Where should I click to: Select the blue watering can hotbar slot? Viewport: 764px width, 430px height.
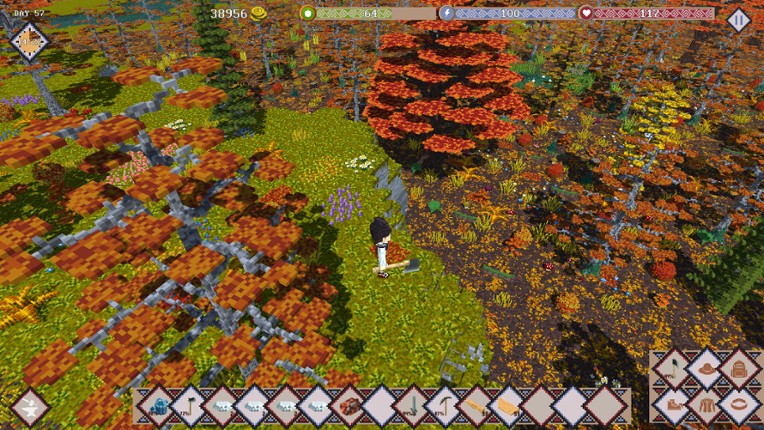158,406
